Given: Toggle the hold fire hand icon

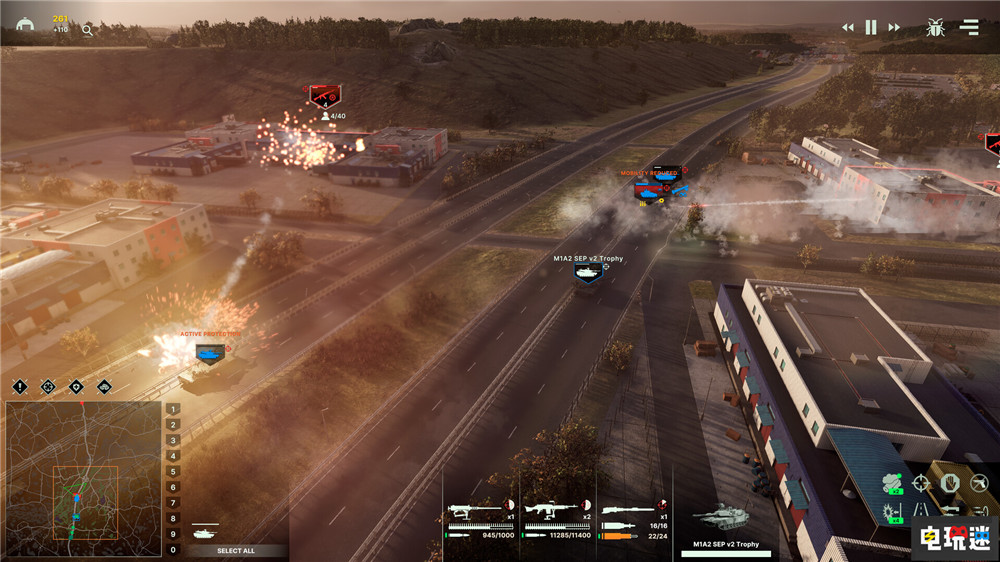Looking at the screenshot, I should click(950, 484).
